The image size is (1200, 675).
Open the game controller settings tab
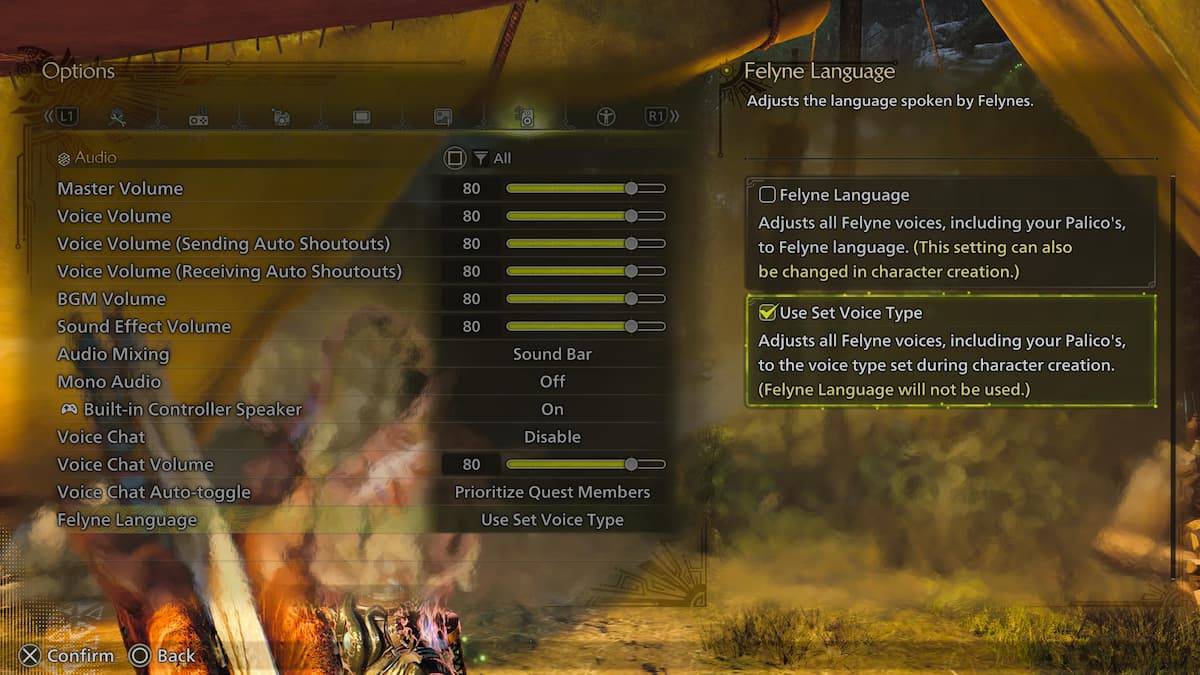click(199, 118)
